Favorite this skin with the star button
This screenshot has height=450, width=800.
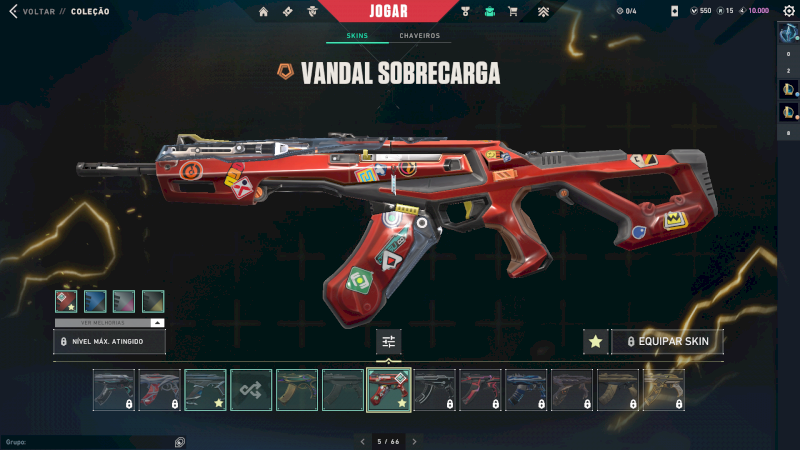pyautogui.click(x=595, y=342)
